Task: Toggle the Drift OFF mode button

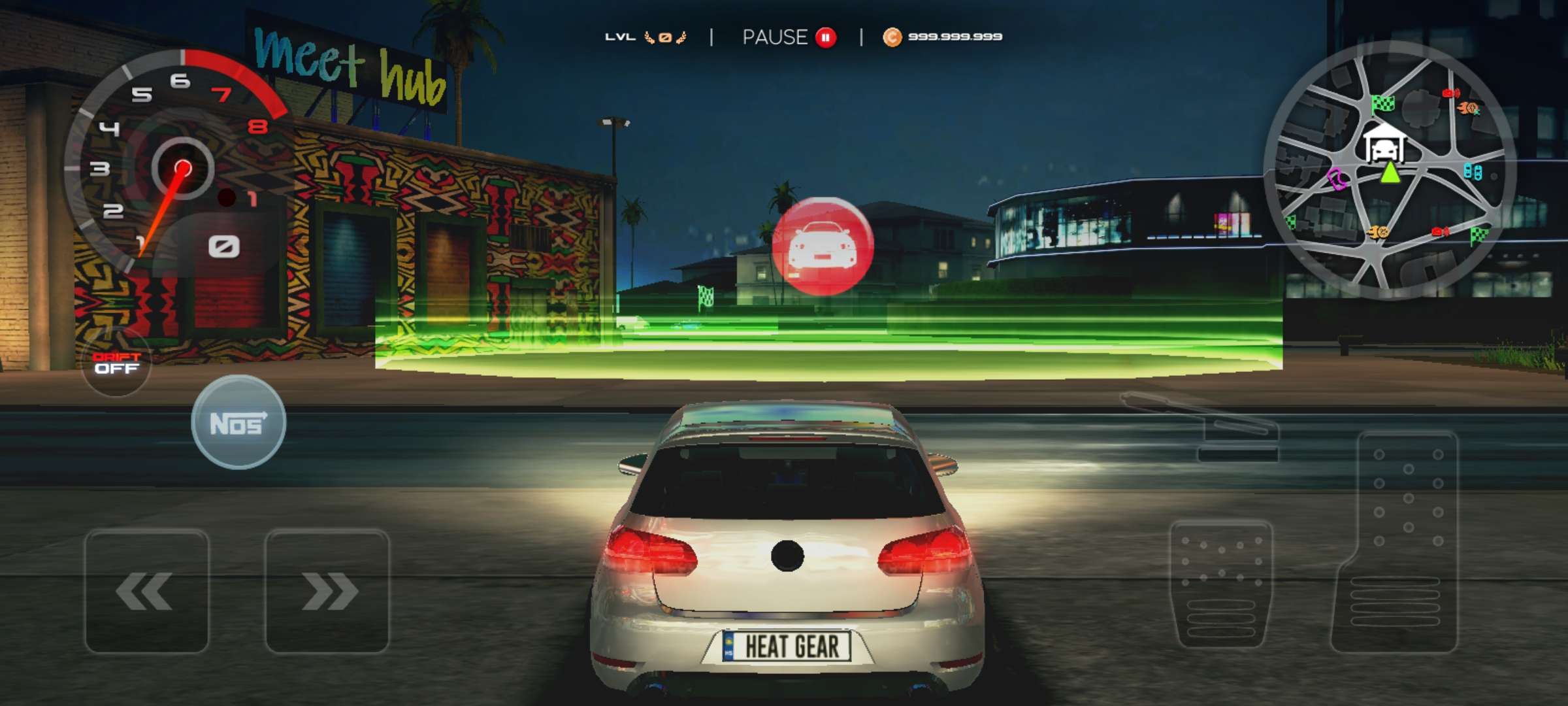Action: tap(116, 363)
